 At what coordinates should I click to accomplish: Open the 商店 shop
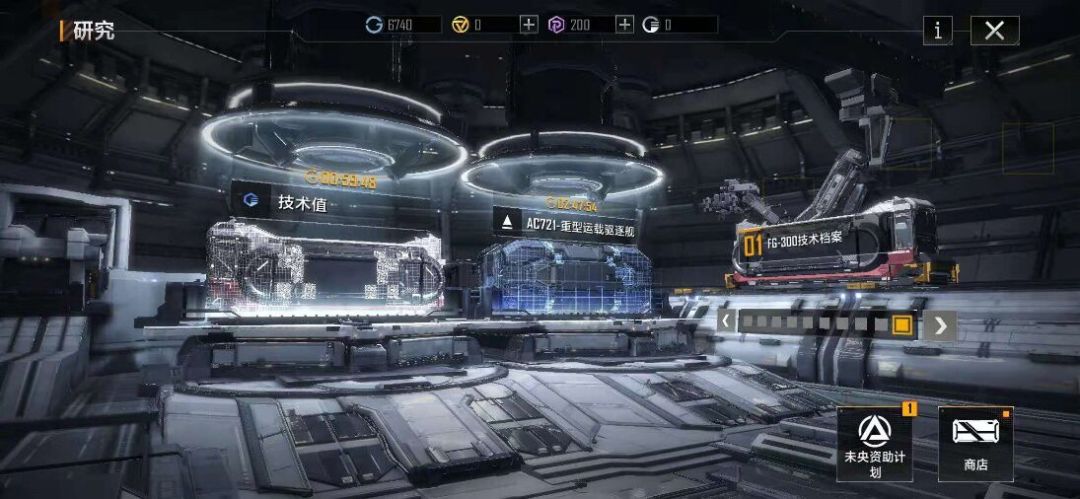pos(975,443)
